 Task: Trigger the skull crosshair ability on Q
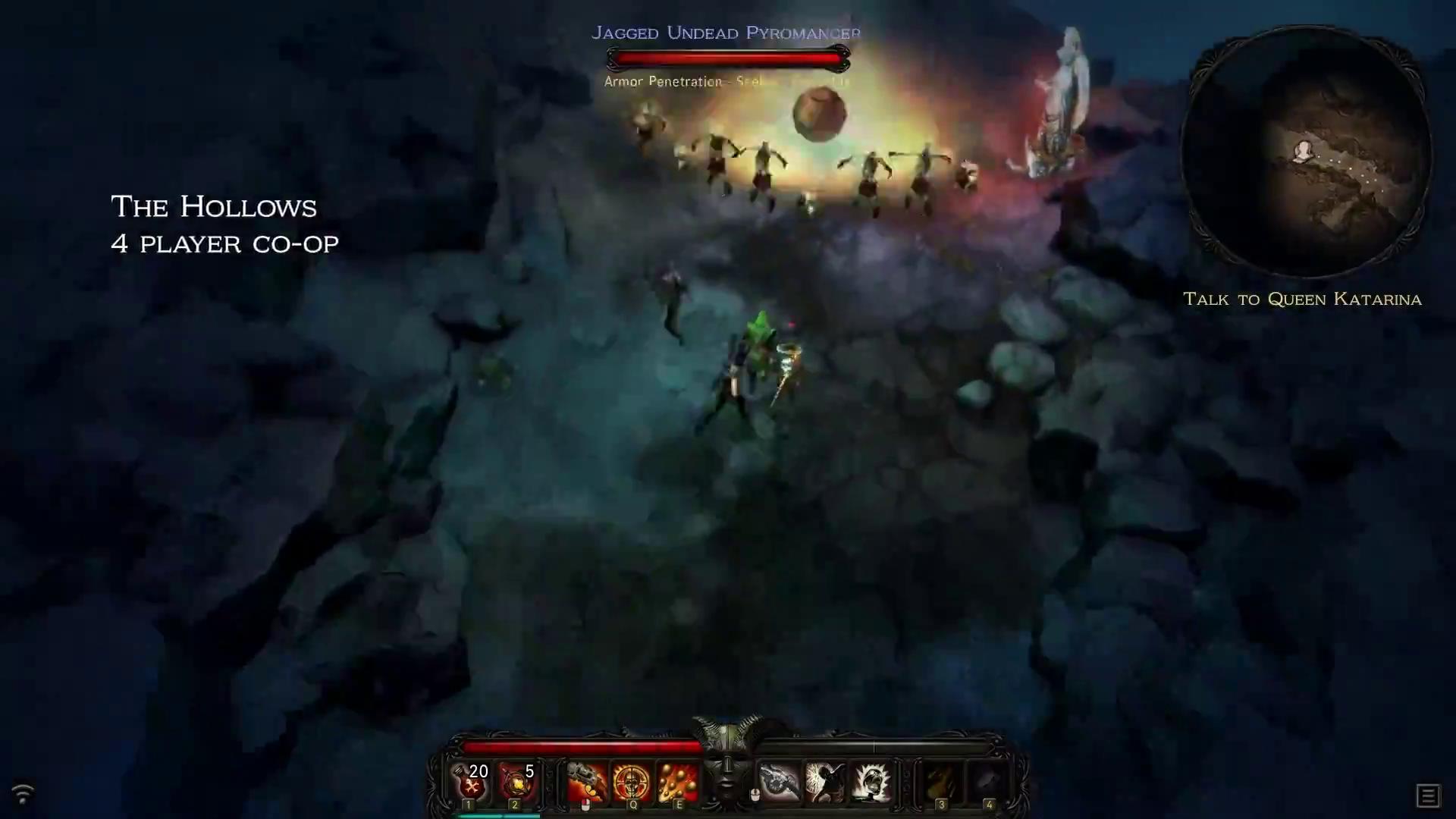click(632, 782)
